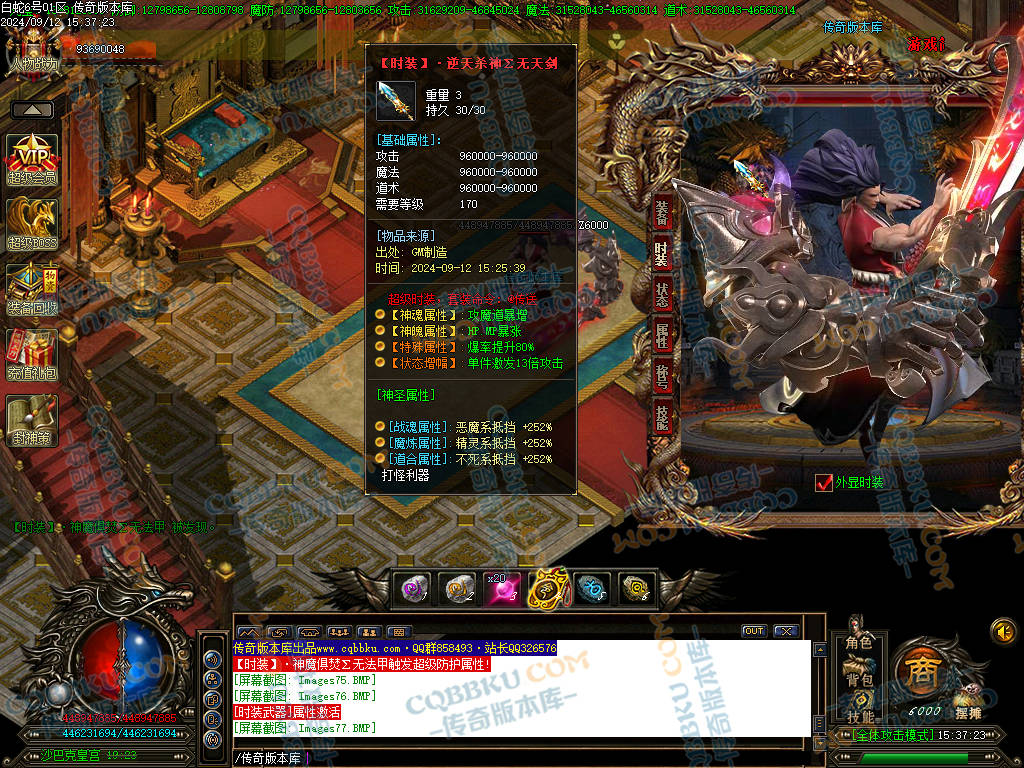The height and width of the screenshot is (768, 1024).
Task: Close the character panel with 滑戏 button
Action: 924,44
